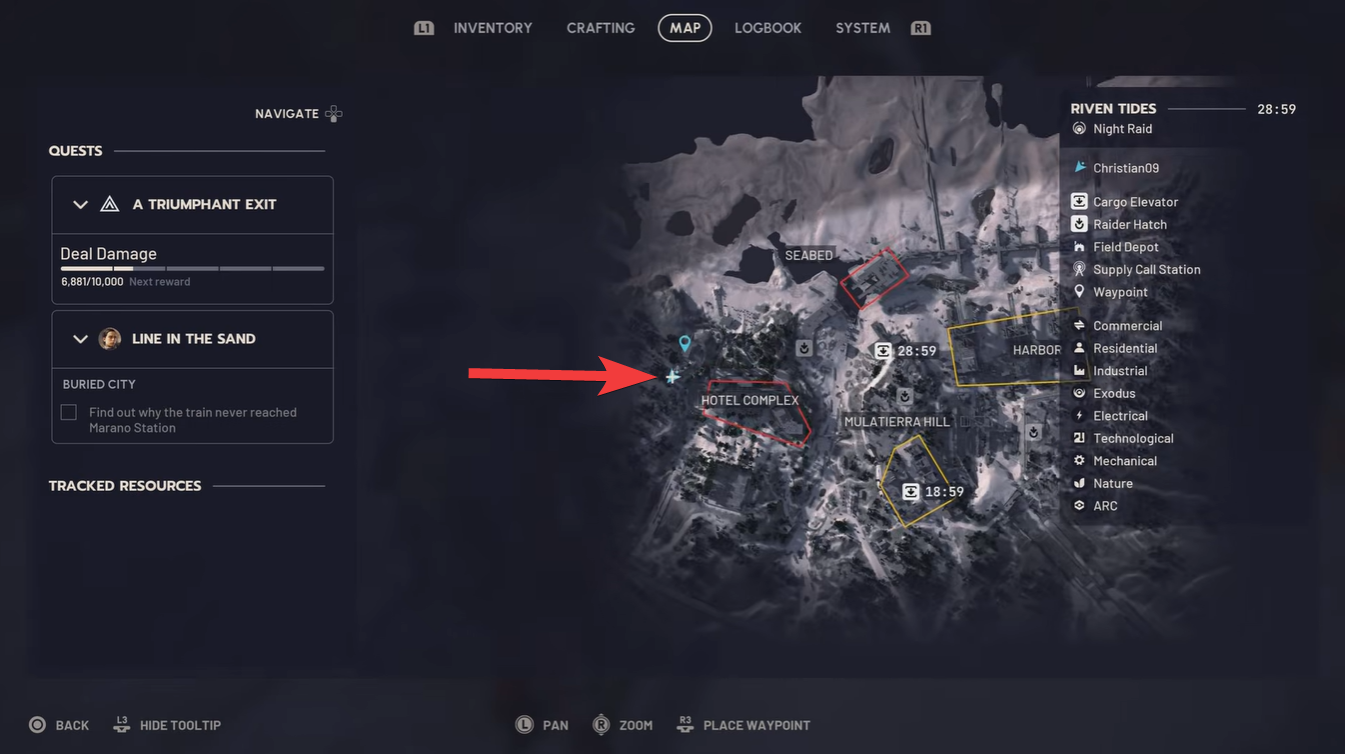Click the ARC icon at the legend bottom

click(1078, 505)
